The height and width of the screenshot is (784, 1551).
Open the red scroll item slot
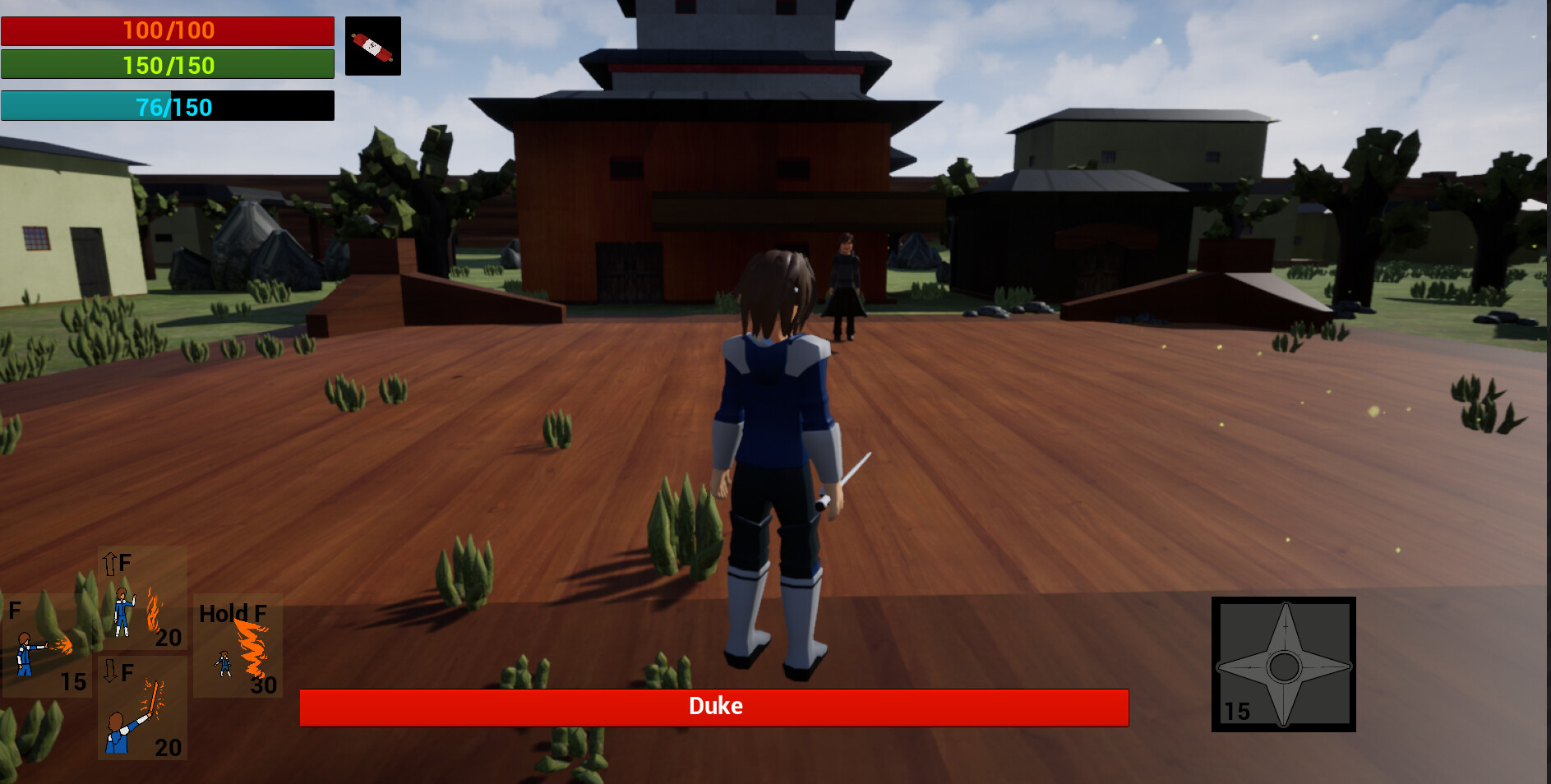(373, 45)
